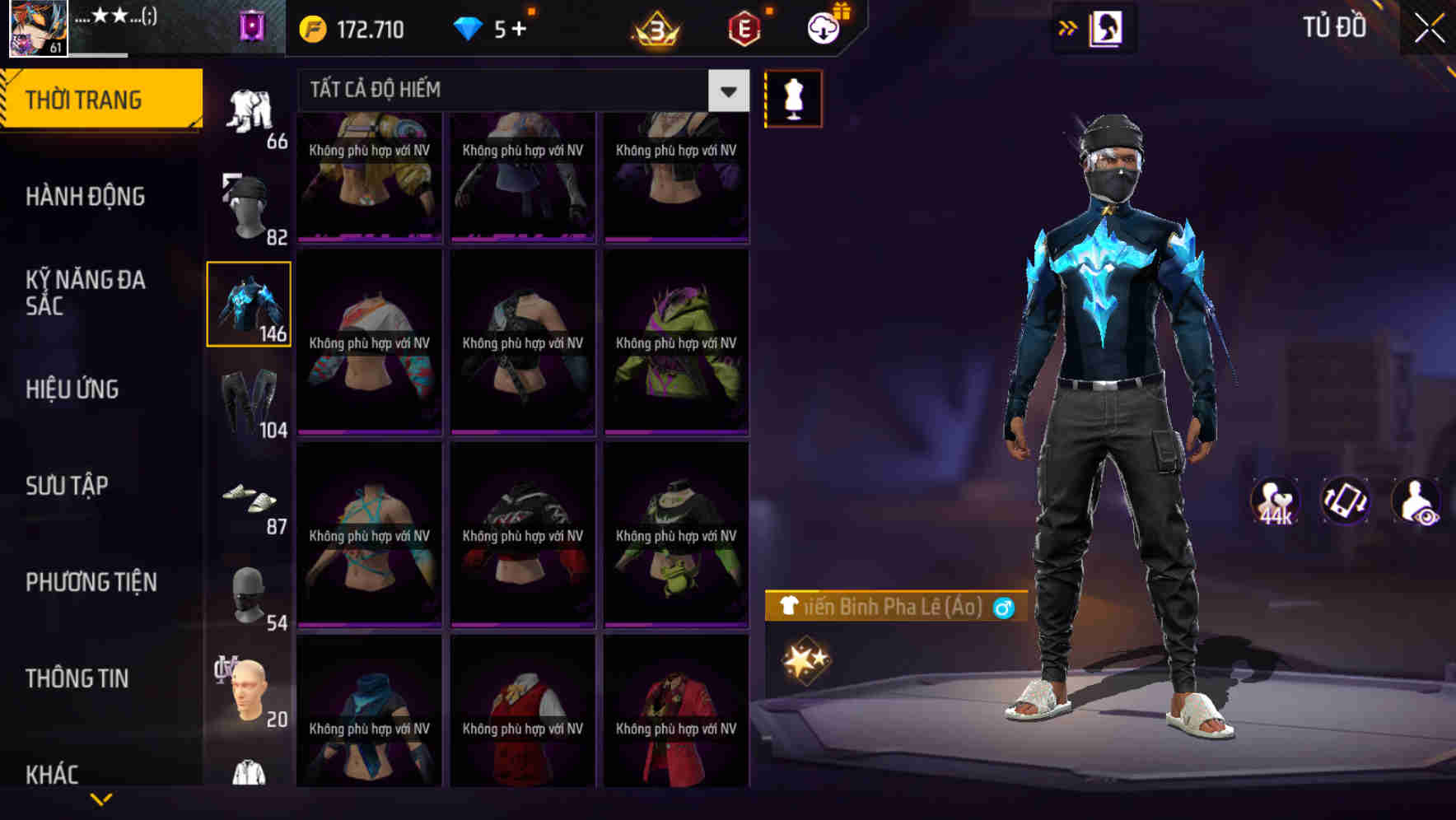
Task: Select the shirt category icon showing 146 items
Action: [x=248, y=303]
